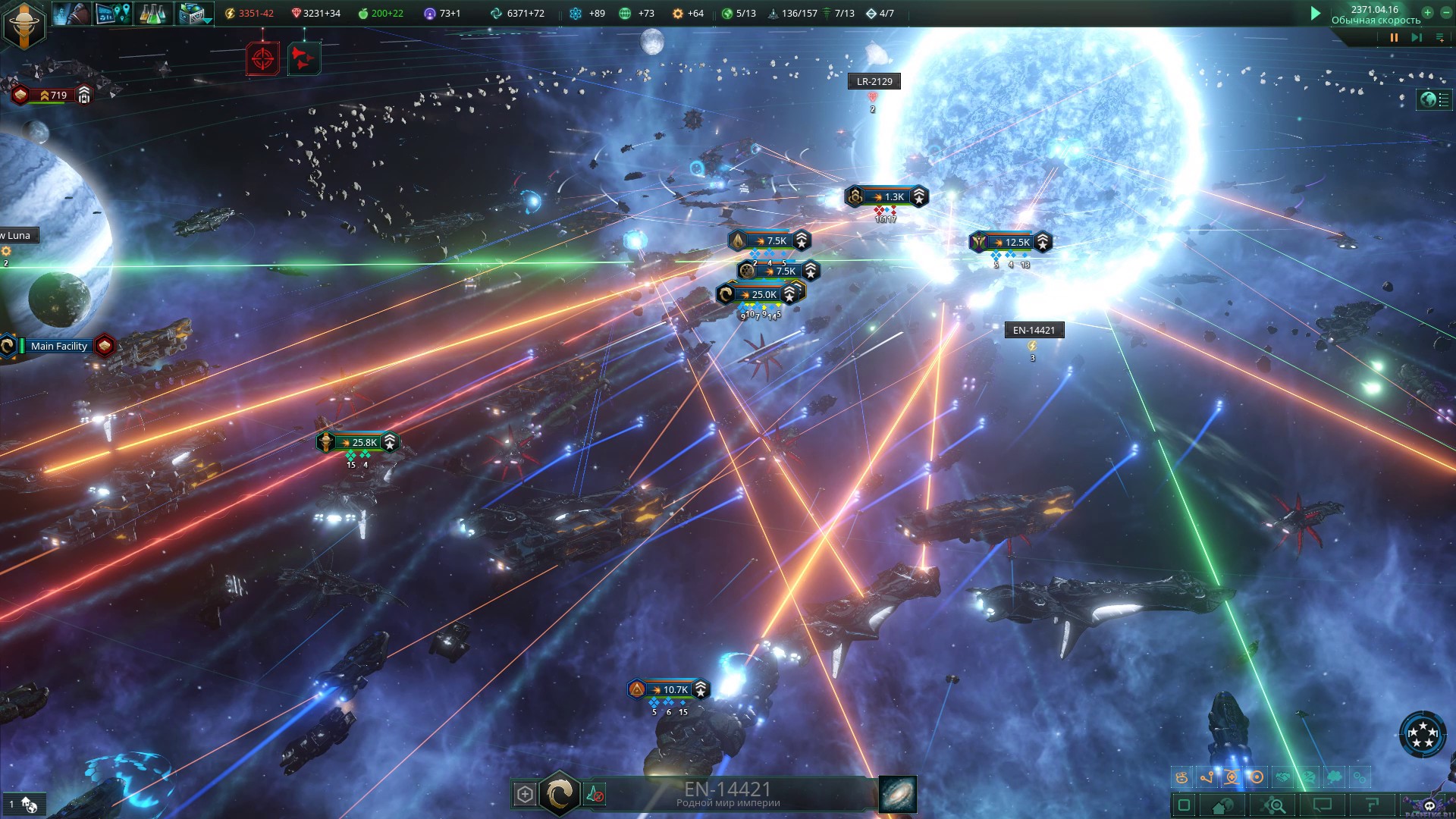This screenshot has width=1456, height=819.
Task: Select the Main Facility station label
Action: [x=59, y=346]
